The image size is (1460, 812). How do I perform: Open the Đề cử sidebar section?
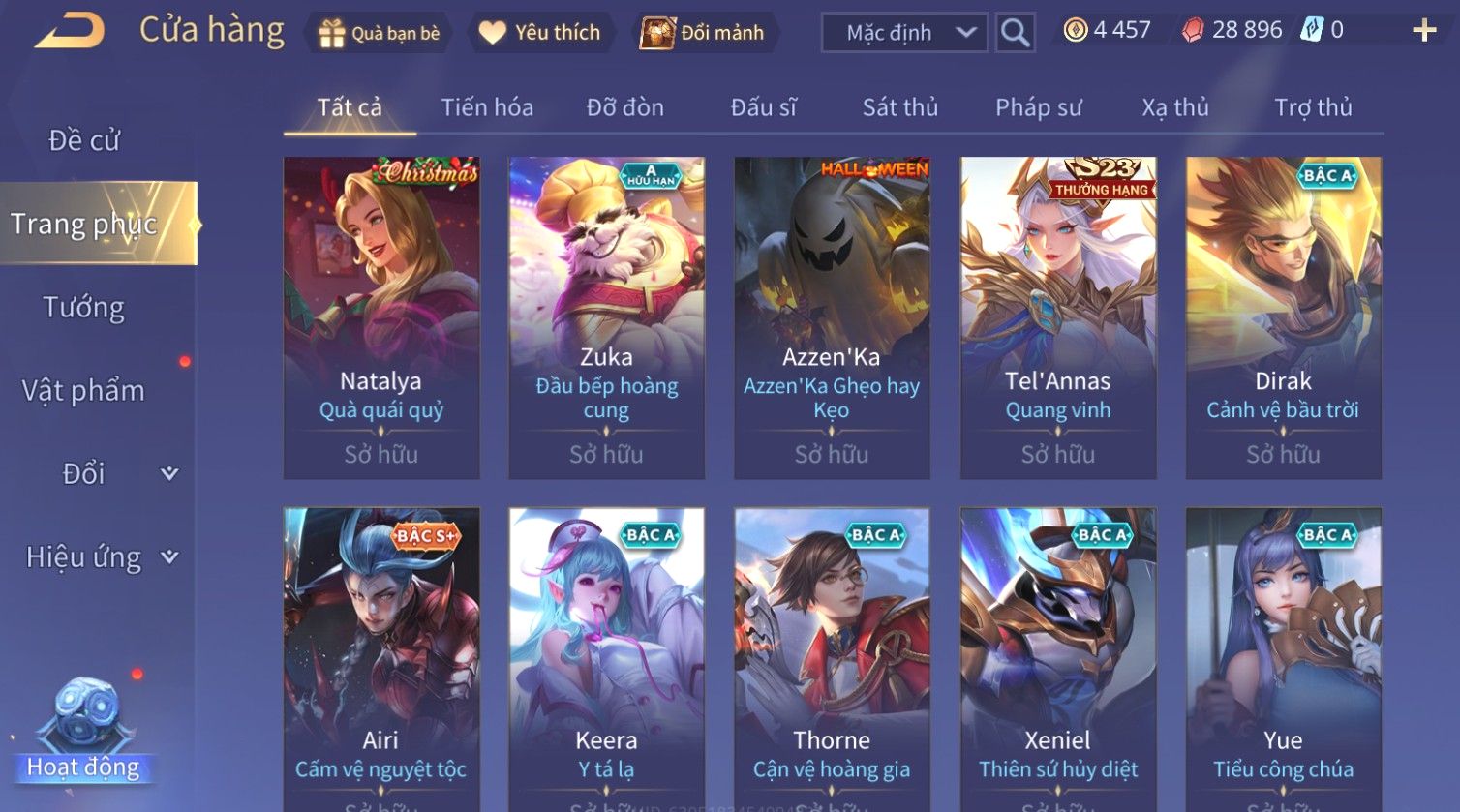[x=84, y=141]
